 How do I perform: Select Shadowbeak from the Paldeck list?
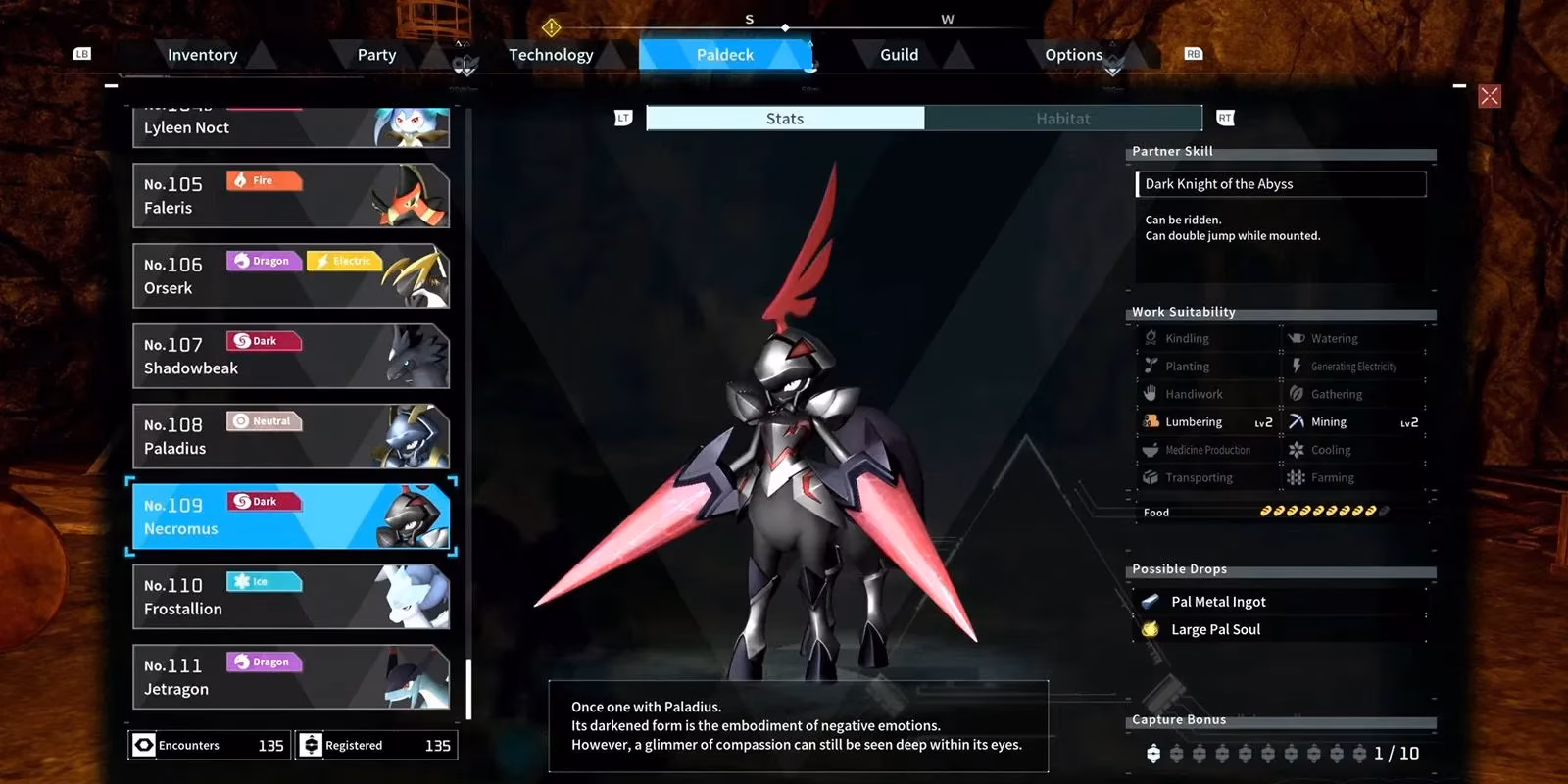289,355
